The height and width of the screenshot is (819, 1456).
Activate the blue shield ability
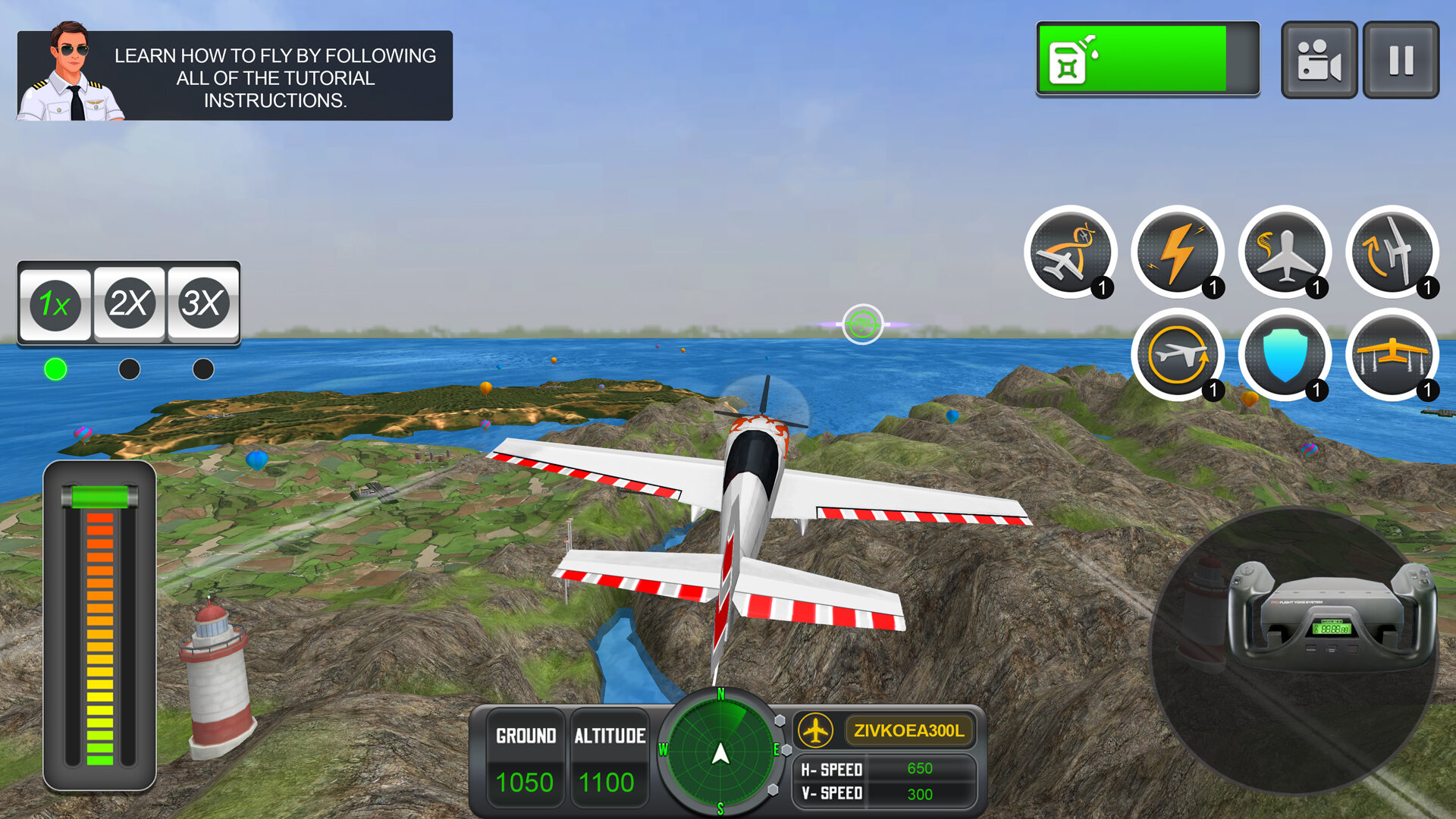[1285, 355]
